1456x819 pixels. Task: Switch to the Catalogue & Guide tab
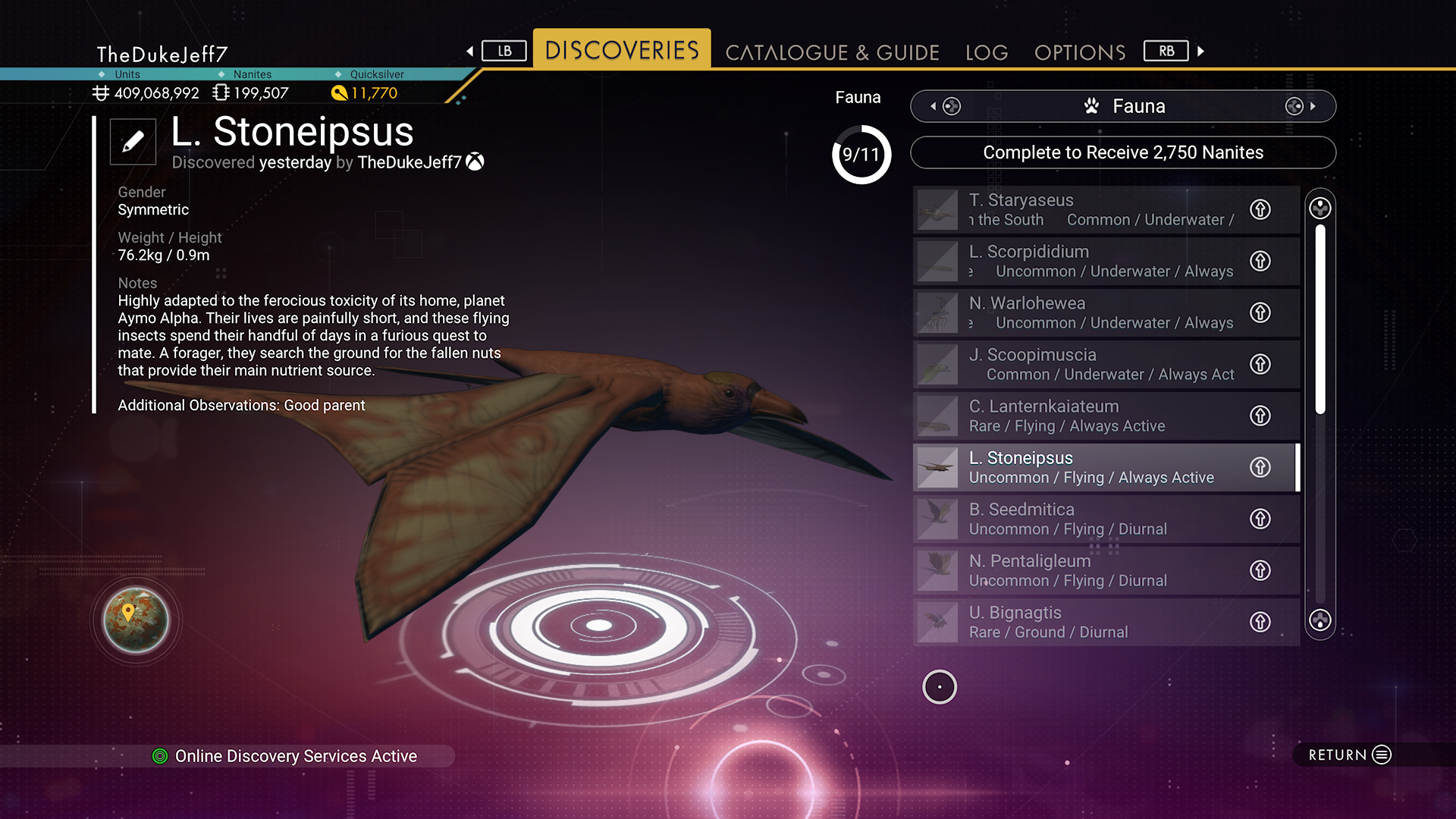pos(832,52)
